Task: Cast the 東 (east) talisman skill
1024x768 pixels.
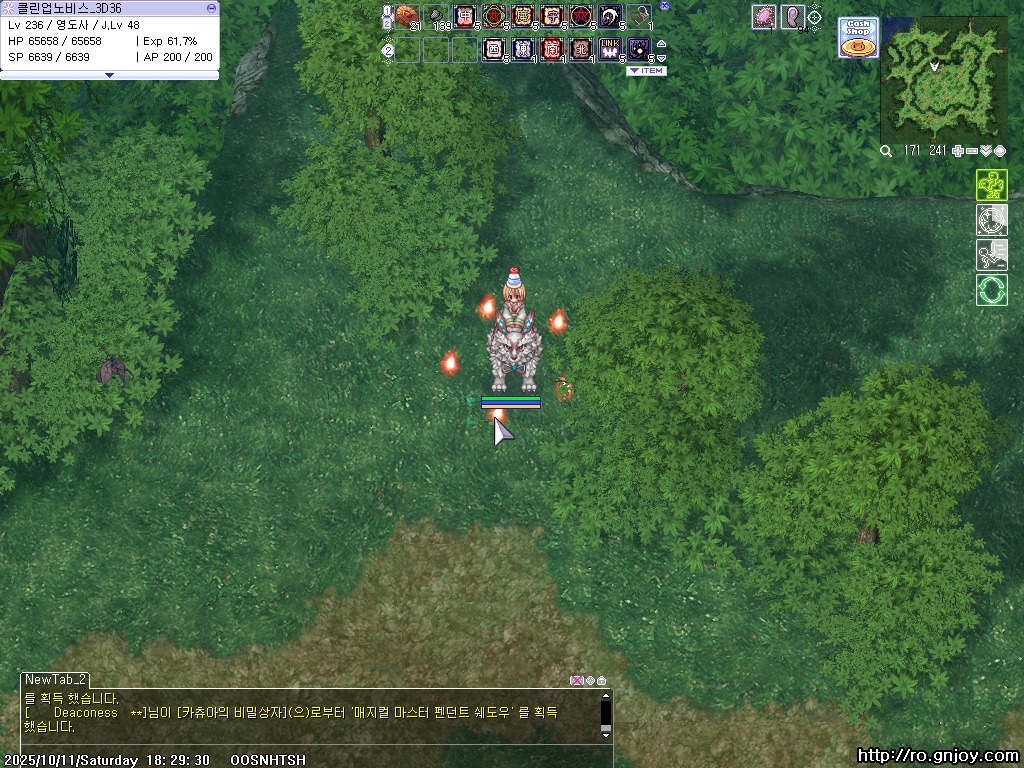Action: [x=522, y=48]
